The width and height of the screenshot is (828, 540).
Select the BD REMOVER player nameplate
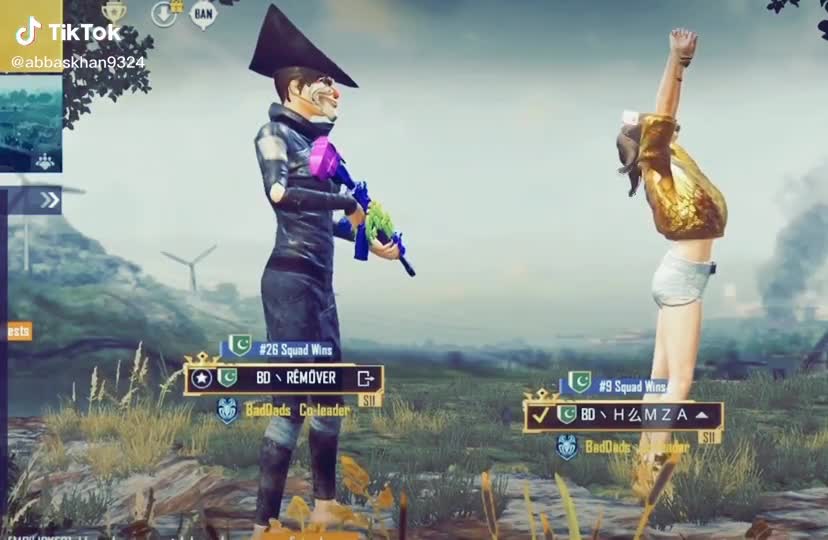click(x=285, y=378)
